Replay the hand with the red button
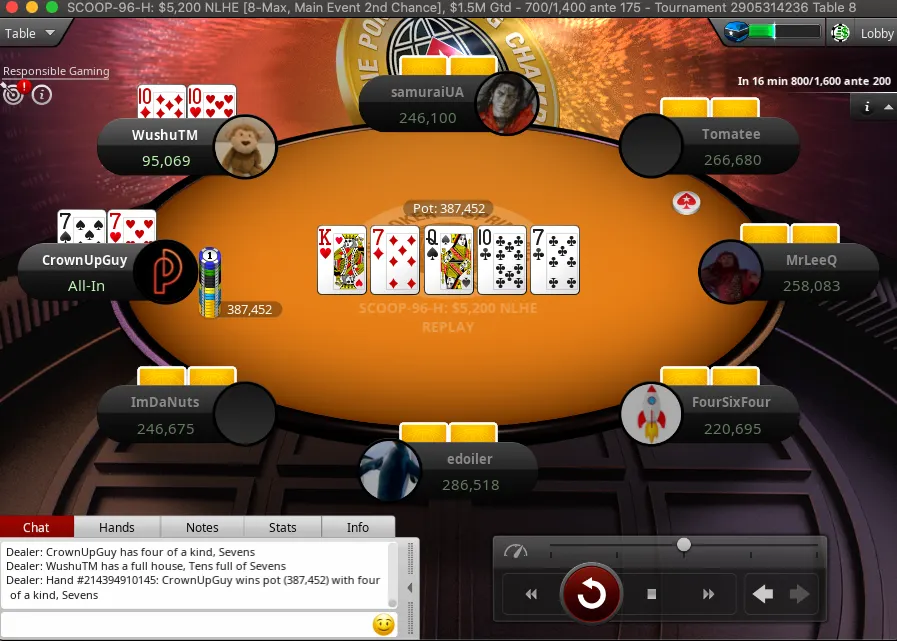897x641 pixels. coord(591,594)
